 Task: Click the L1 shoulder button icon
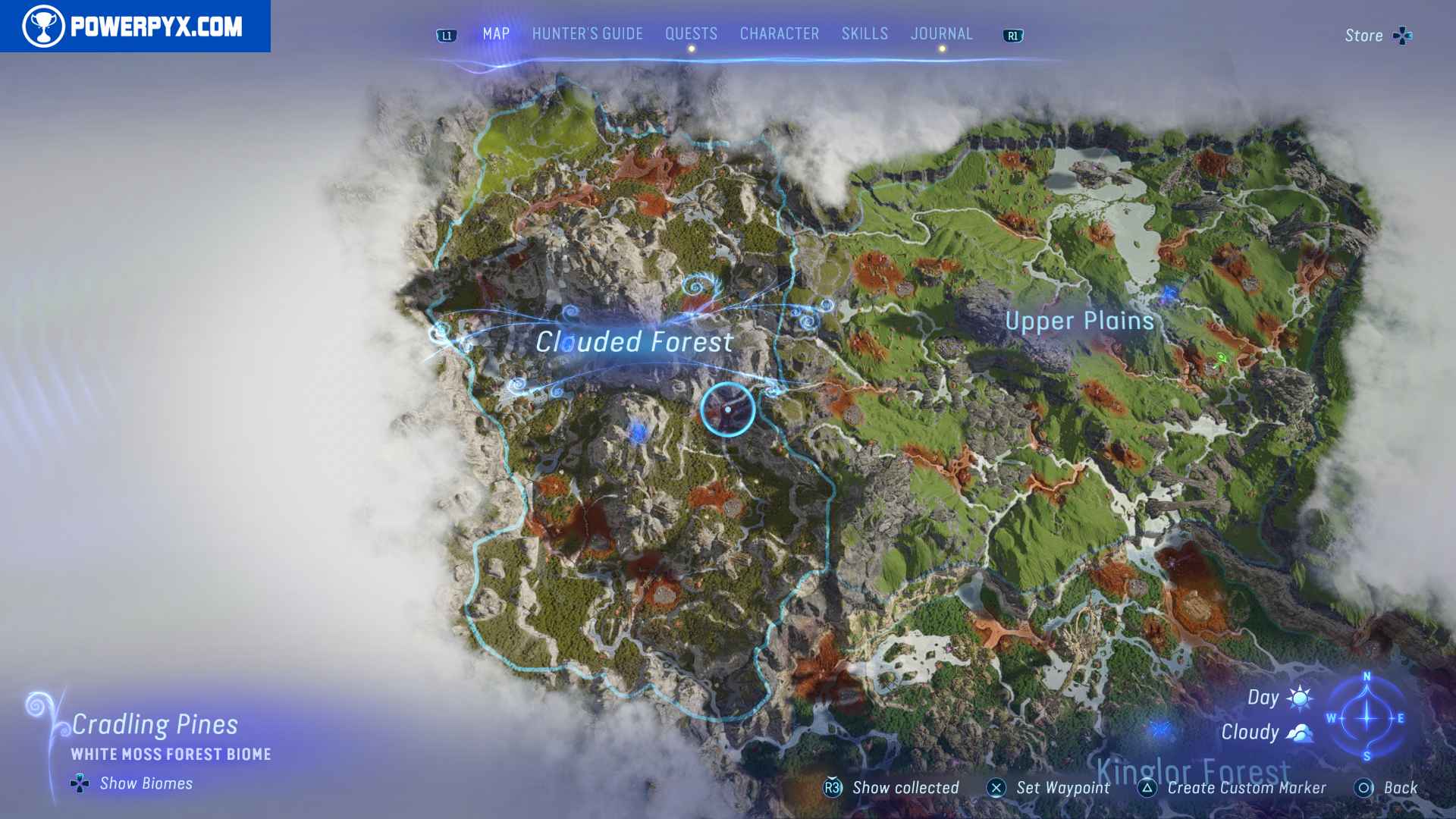(x=447, y=33)
